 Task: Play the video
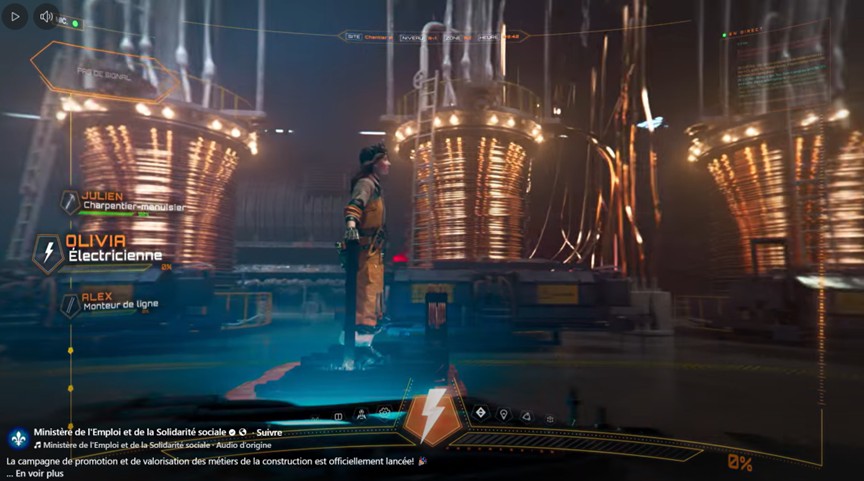pyautogui.click(x=14, y=16)
